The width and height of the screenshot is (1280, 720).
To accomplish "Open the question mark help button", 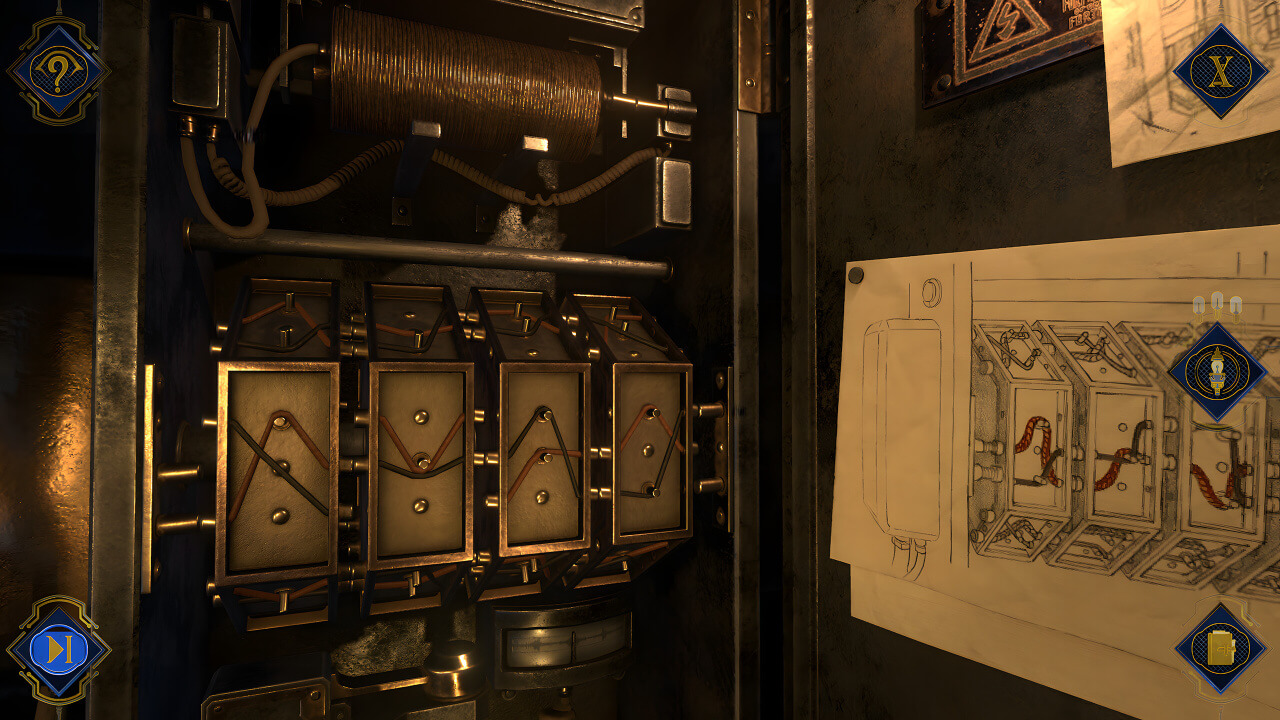I will click(x=57, y=70).
